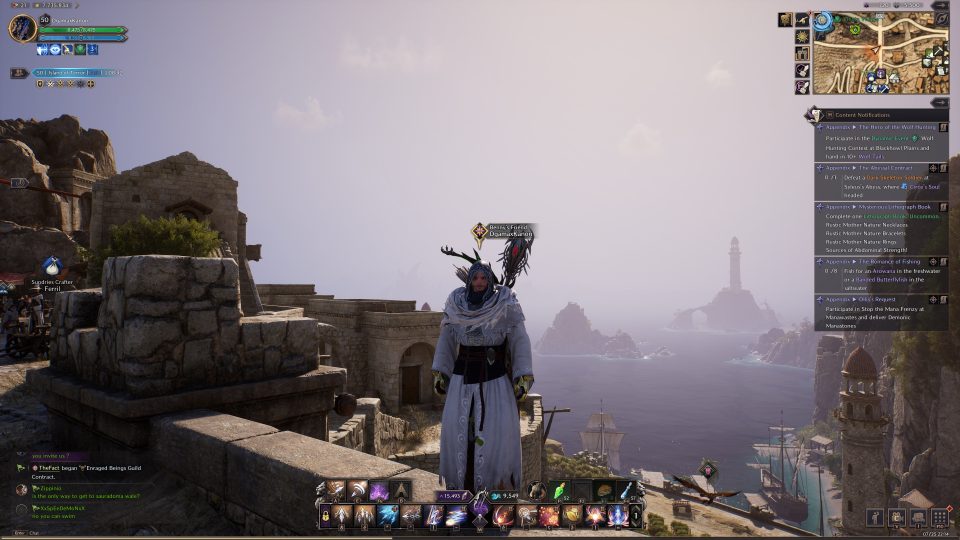Click the sun icon beside the minimap

pyautogui.click(x=803, y=36)
